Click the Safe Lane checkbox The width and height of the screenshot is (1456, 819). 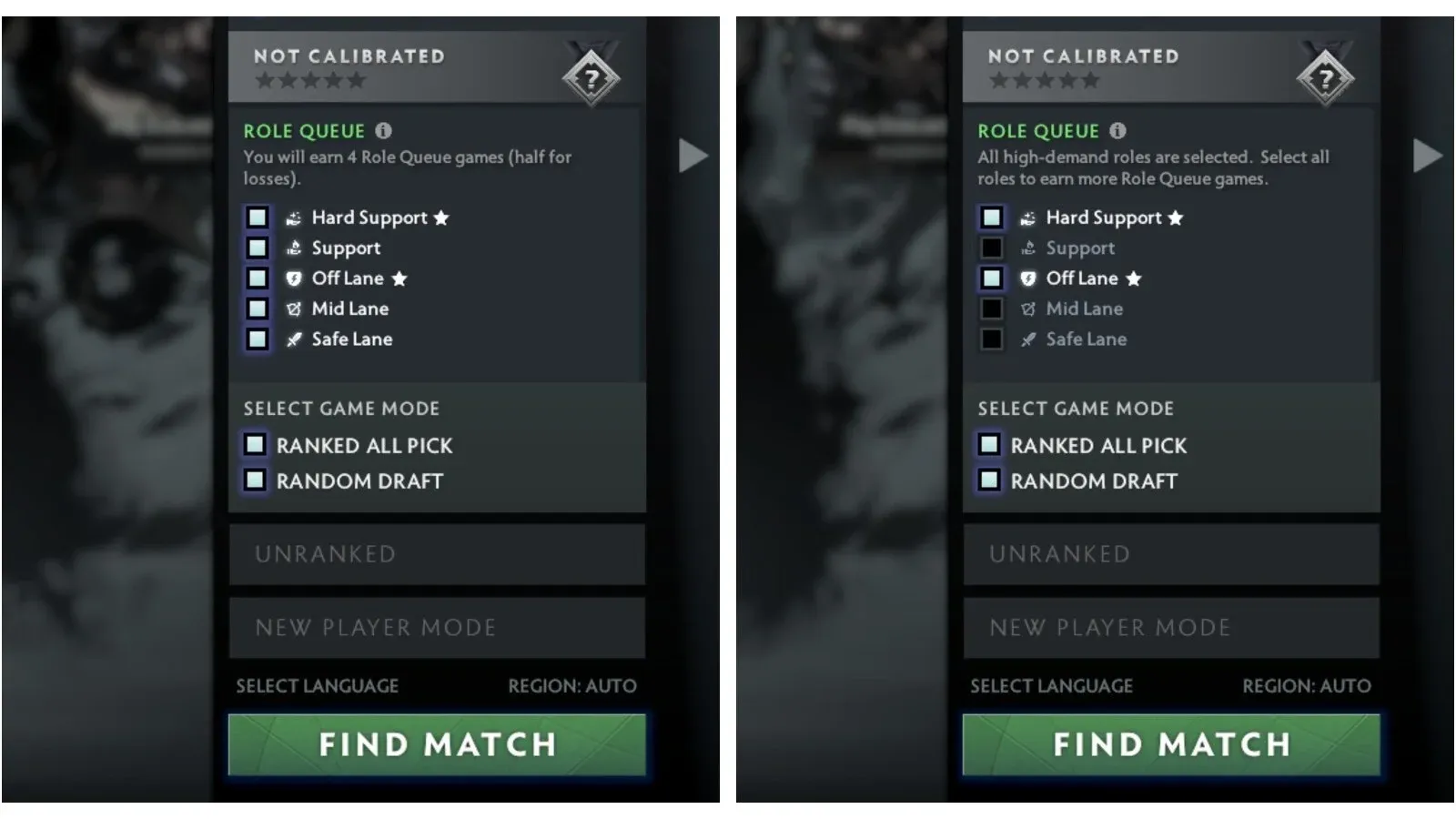point(256,339)
